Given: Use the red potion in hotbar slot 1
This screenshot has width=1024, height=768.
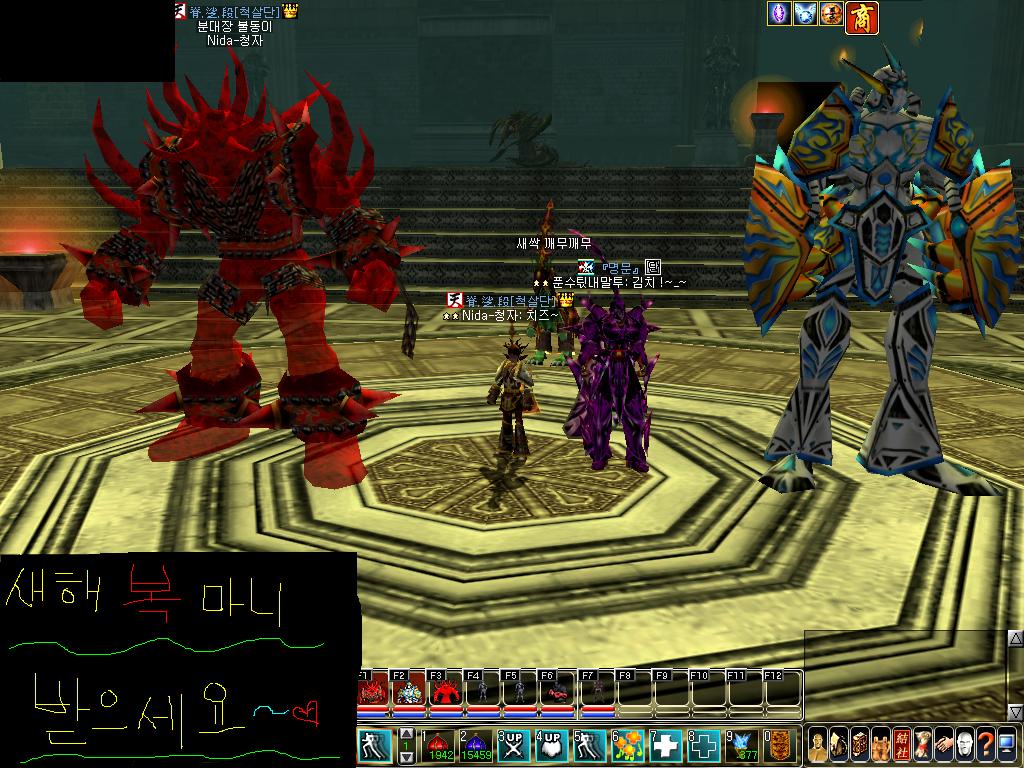Looking at the screenshot, I should pyautogui.click(x=438, y=746).
